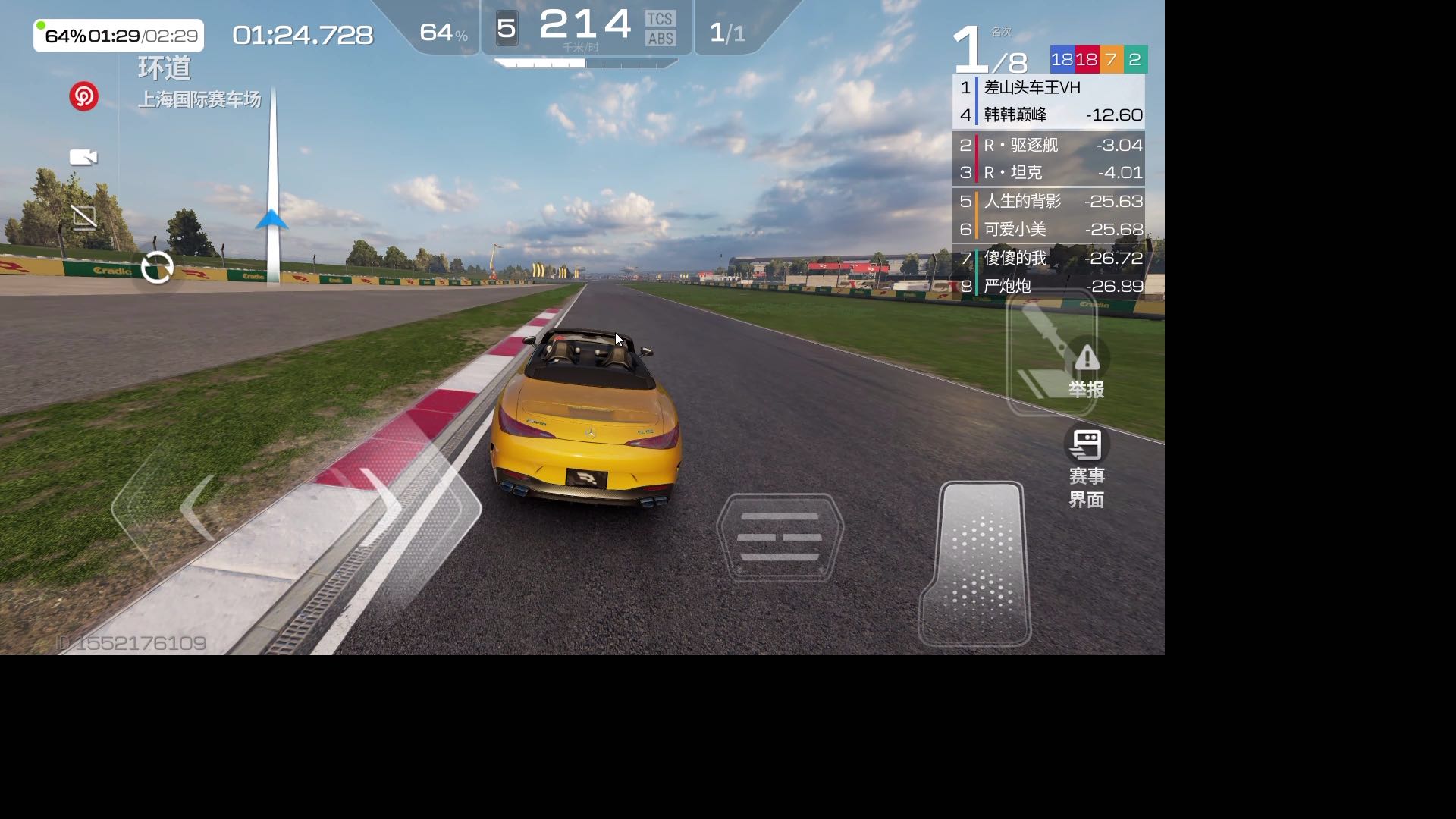Select leaderboard row 韩韩巅峰
1456x819 pixels.
click(x=1048, y=115)
